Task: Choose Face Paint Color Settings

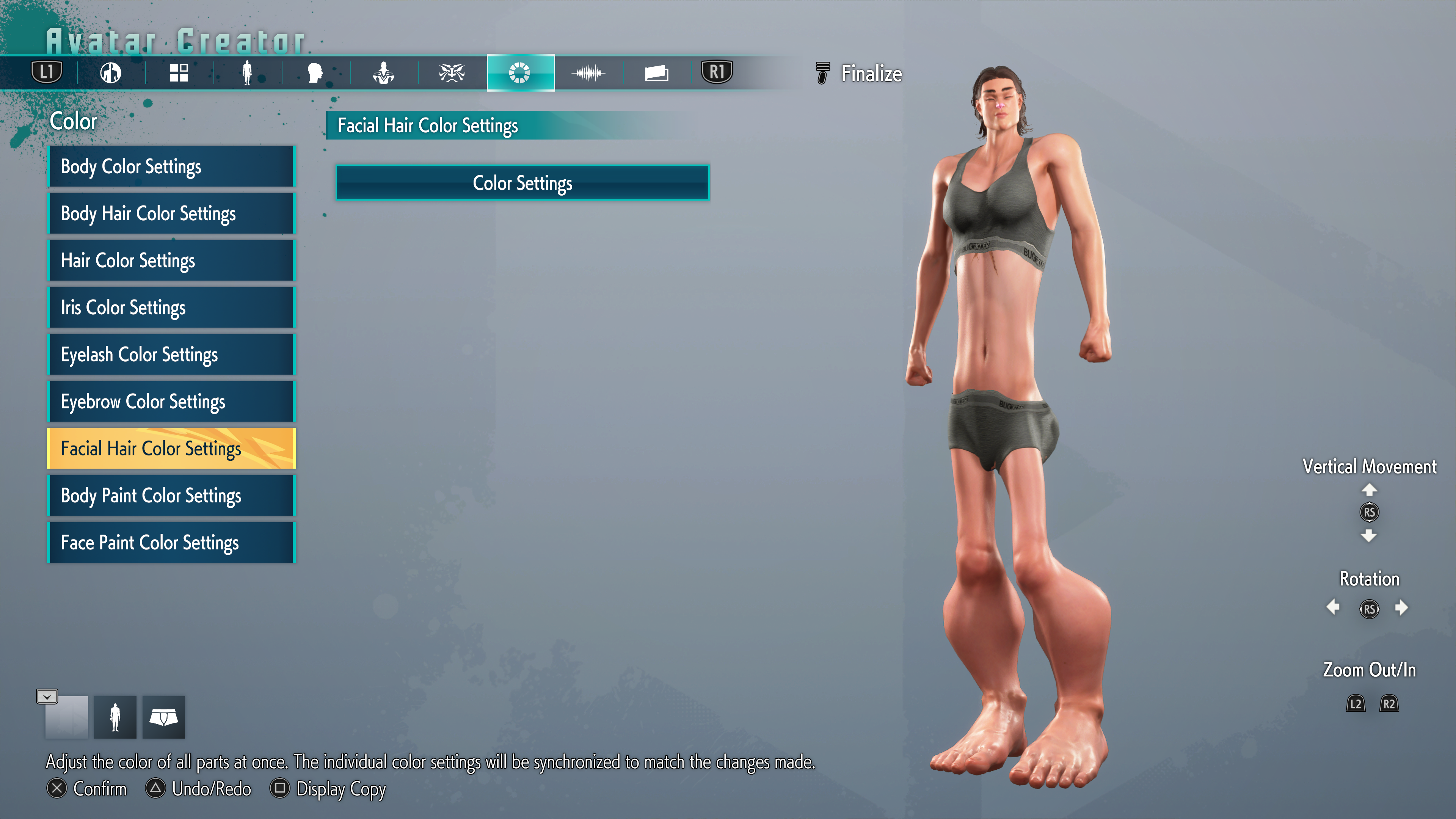Action: point(171,542)
